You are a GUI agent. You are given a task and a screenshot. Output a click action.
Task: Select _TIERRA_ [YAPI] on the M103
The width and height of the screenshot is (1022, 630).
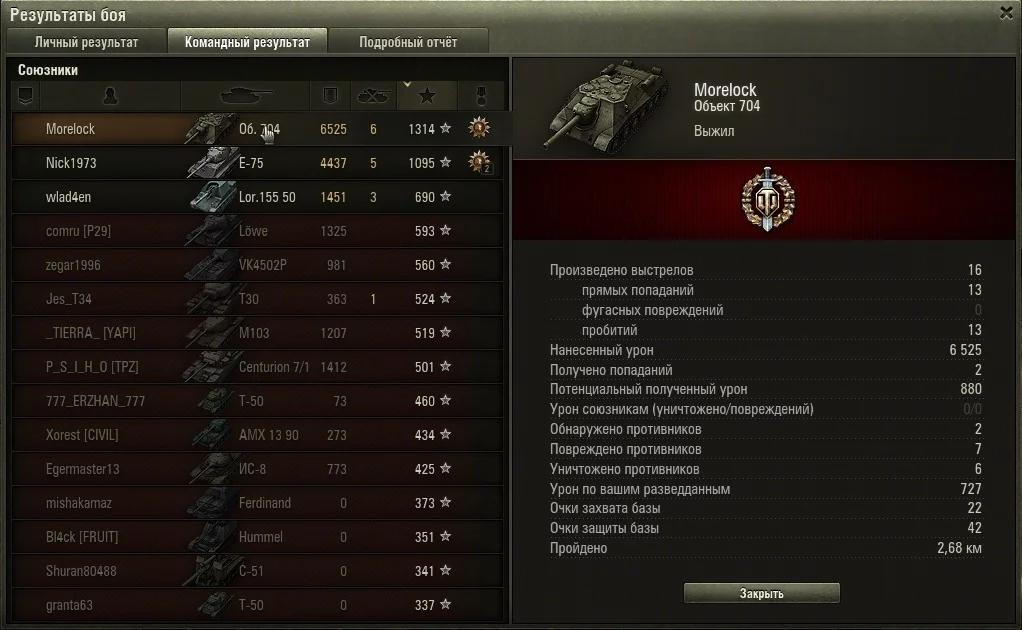pyautogui.click(x=90, y=333)
